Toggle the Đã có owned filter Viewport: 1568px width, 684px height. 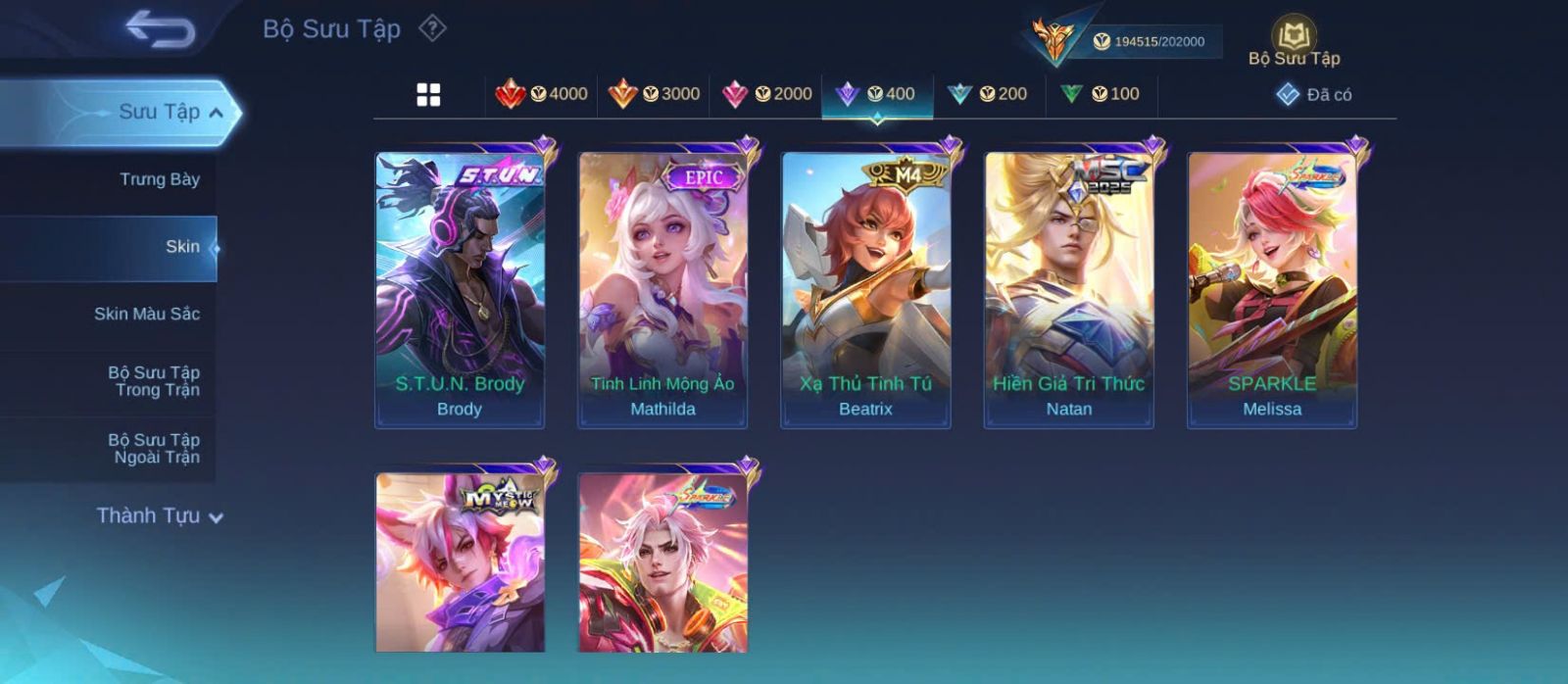(1314, 95)
